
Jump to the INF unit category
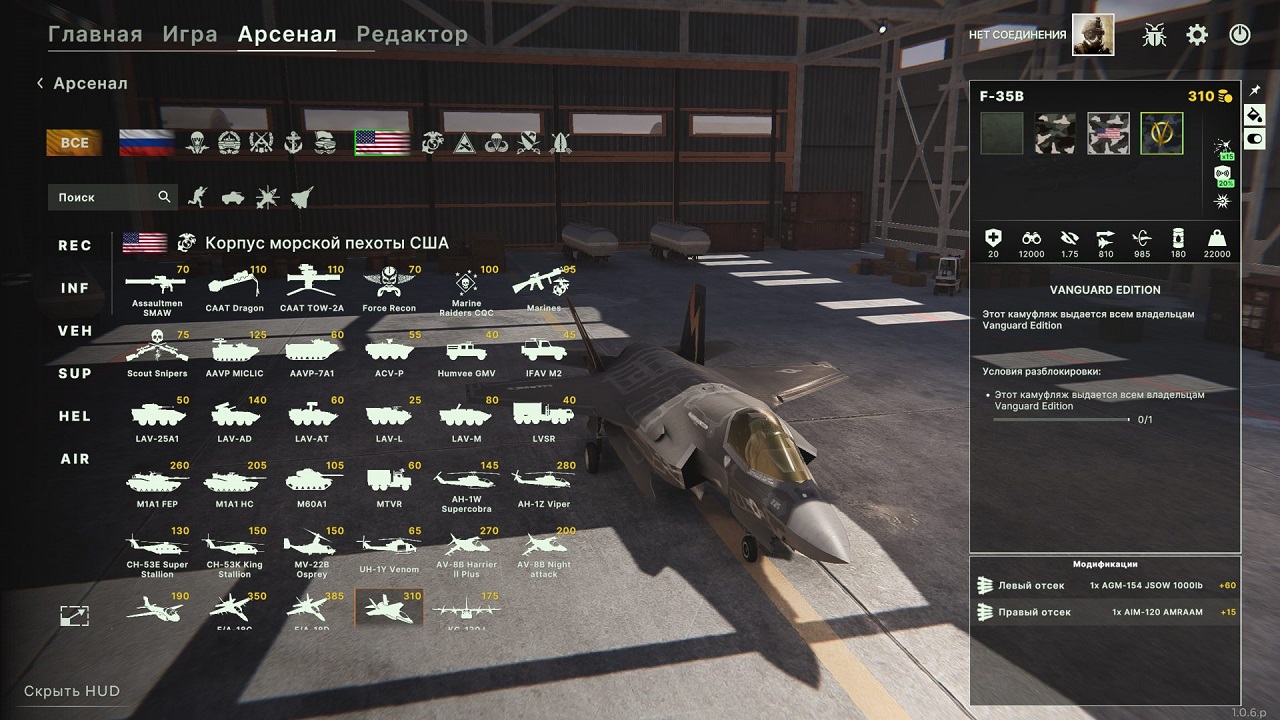click(75, 288)
